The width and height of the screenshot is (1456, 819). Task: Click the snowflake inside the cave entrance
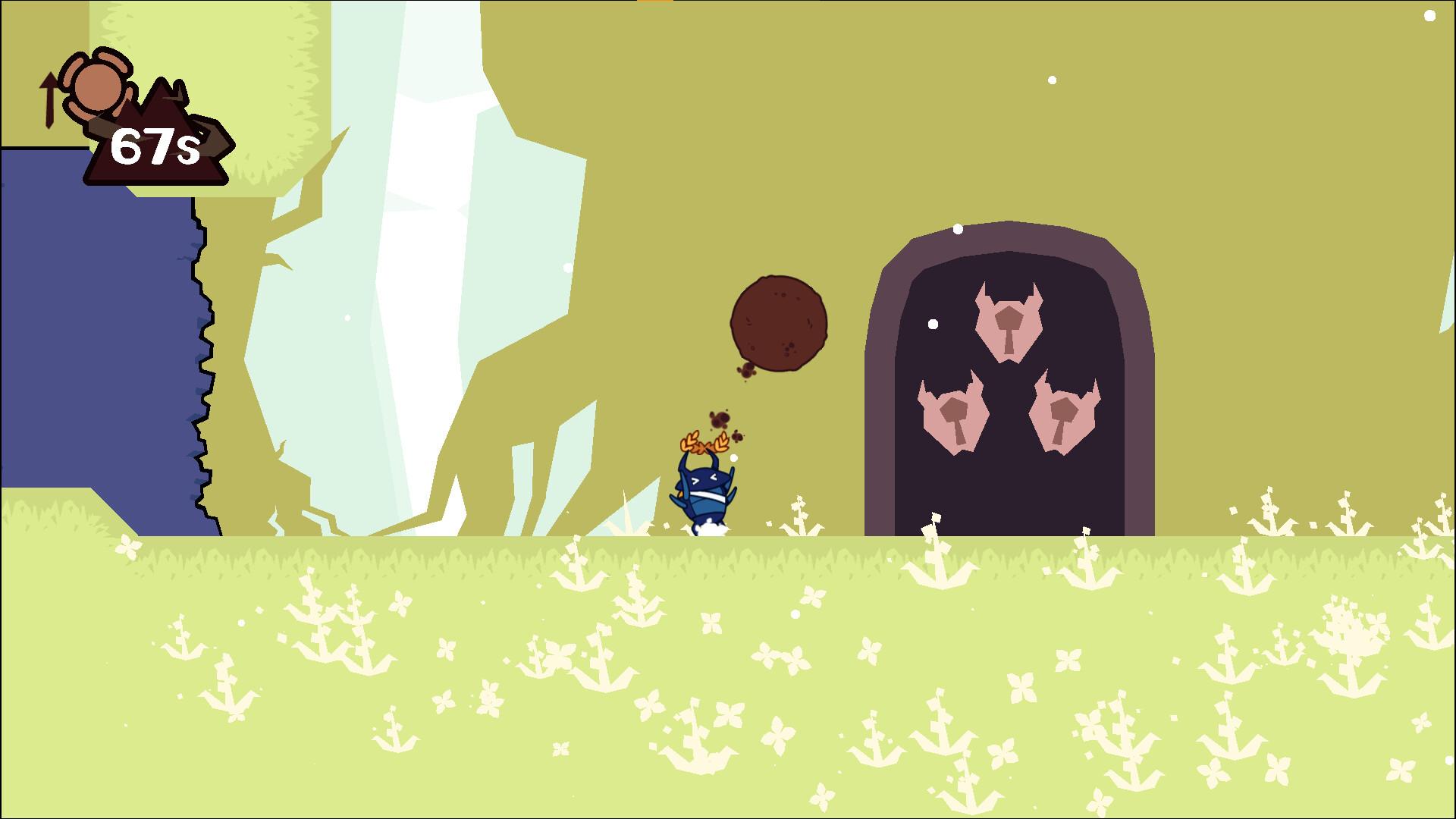coord(933,326)
